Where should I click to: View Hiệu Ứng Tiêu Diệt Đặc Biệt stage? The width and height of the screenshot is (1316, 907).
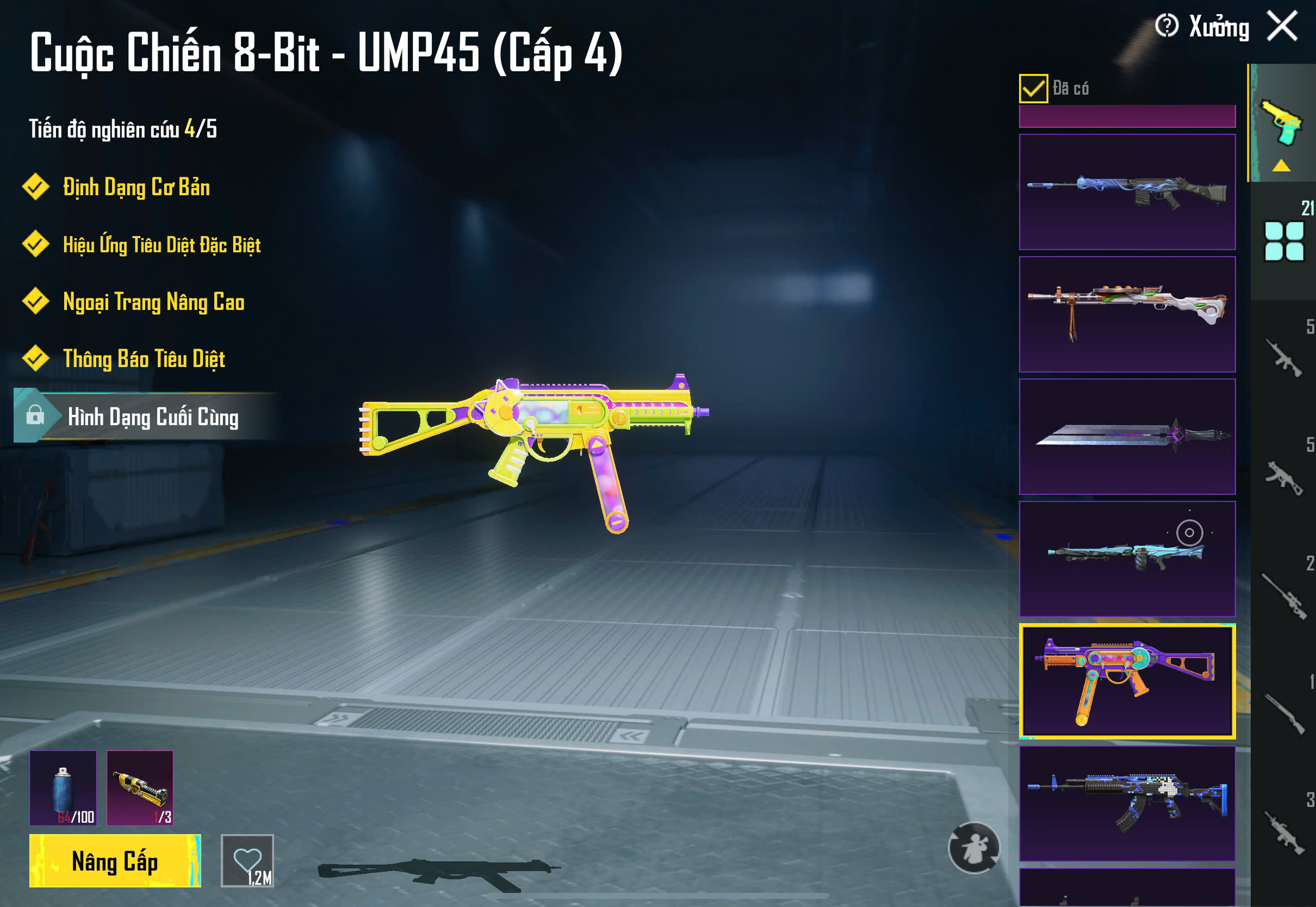point(162,245)
